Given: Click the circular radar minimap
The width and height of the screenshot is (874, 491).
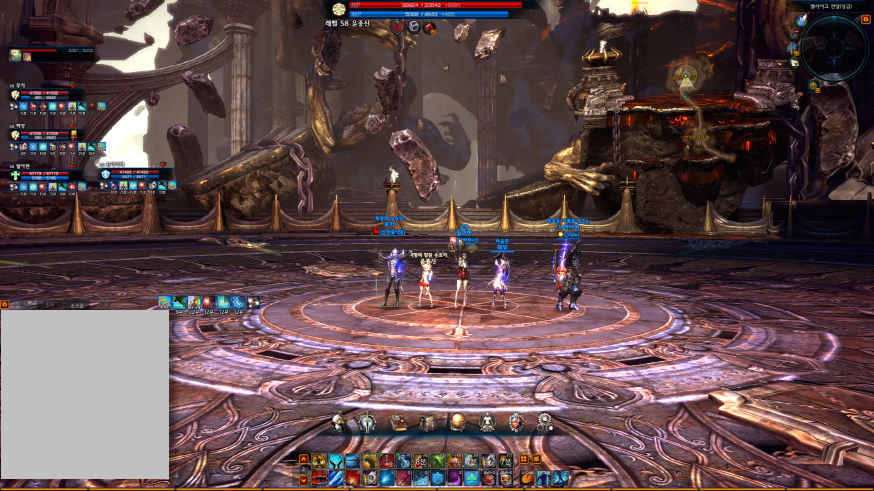Looking at the screenshot, I should click(x=833, y=47).
